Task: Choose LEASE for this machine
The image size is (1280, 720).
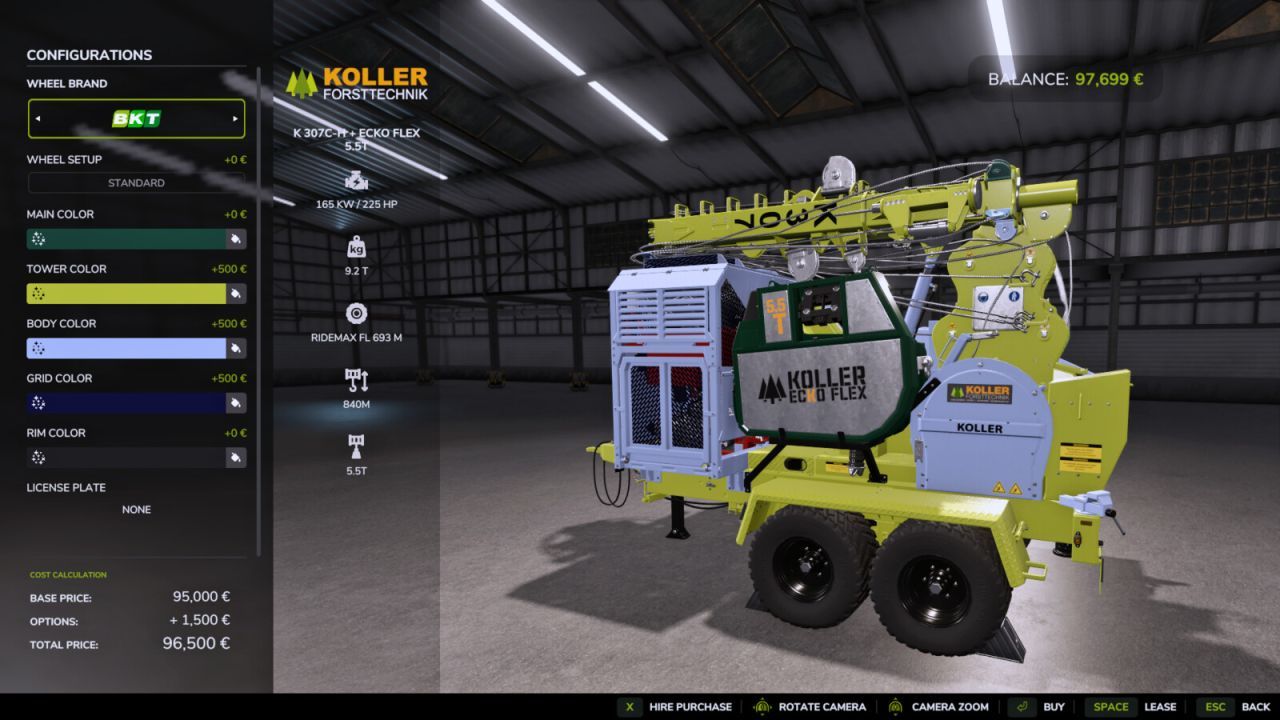Action: point(1161,706)
